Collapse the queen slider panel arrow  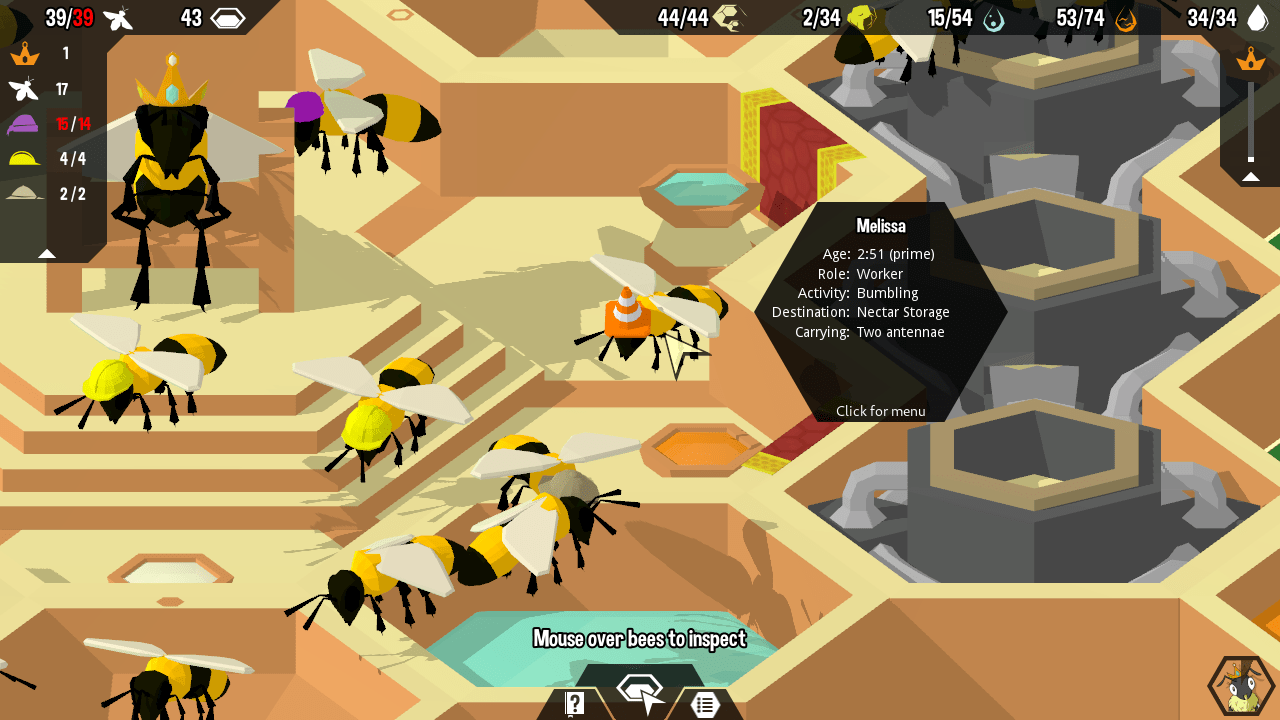click(x=1250, y=177)
